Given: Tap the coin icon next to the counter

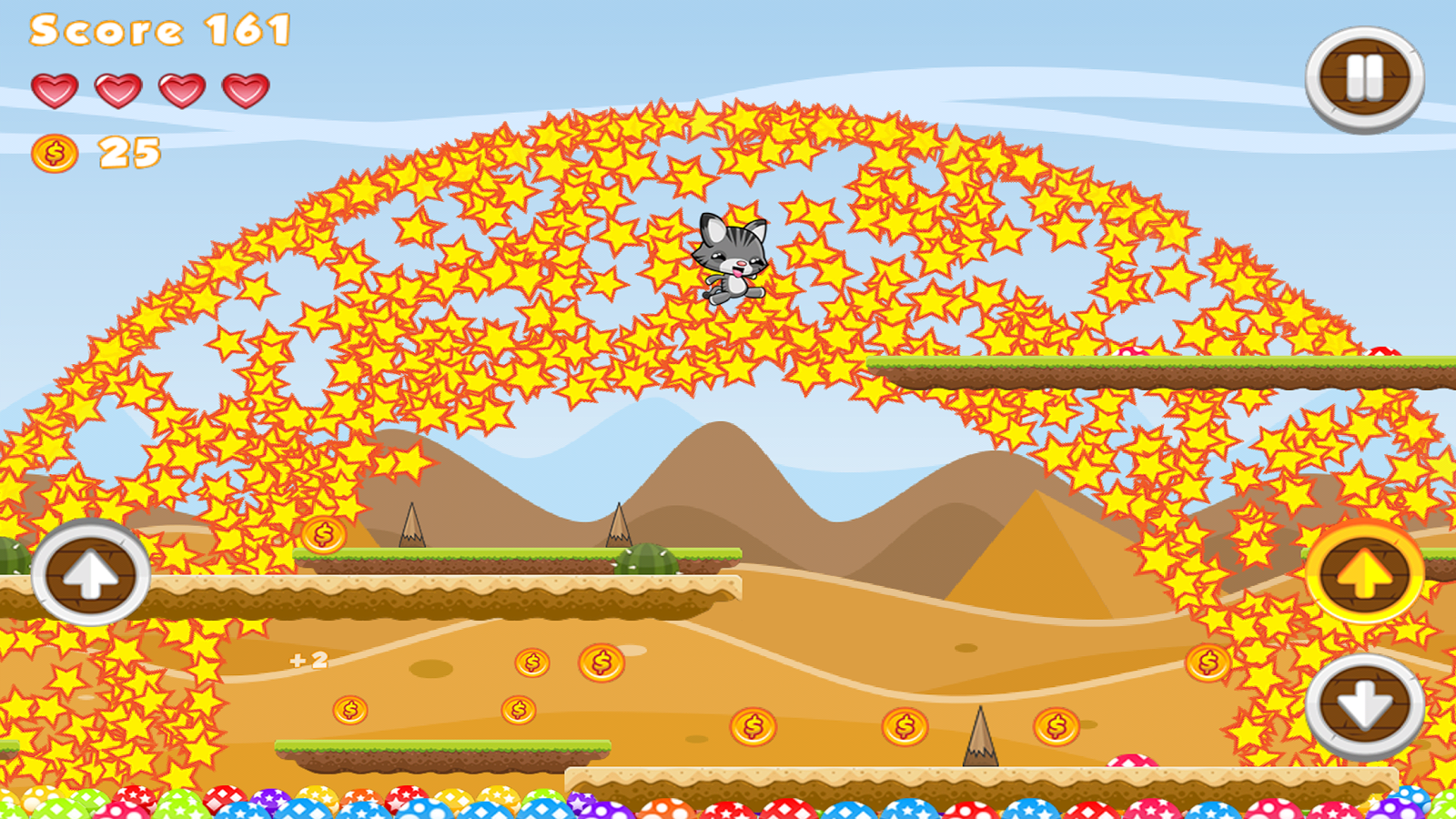Looking at the screenshot, I should pyautogui.click(x=53, y=153).
